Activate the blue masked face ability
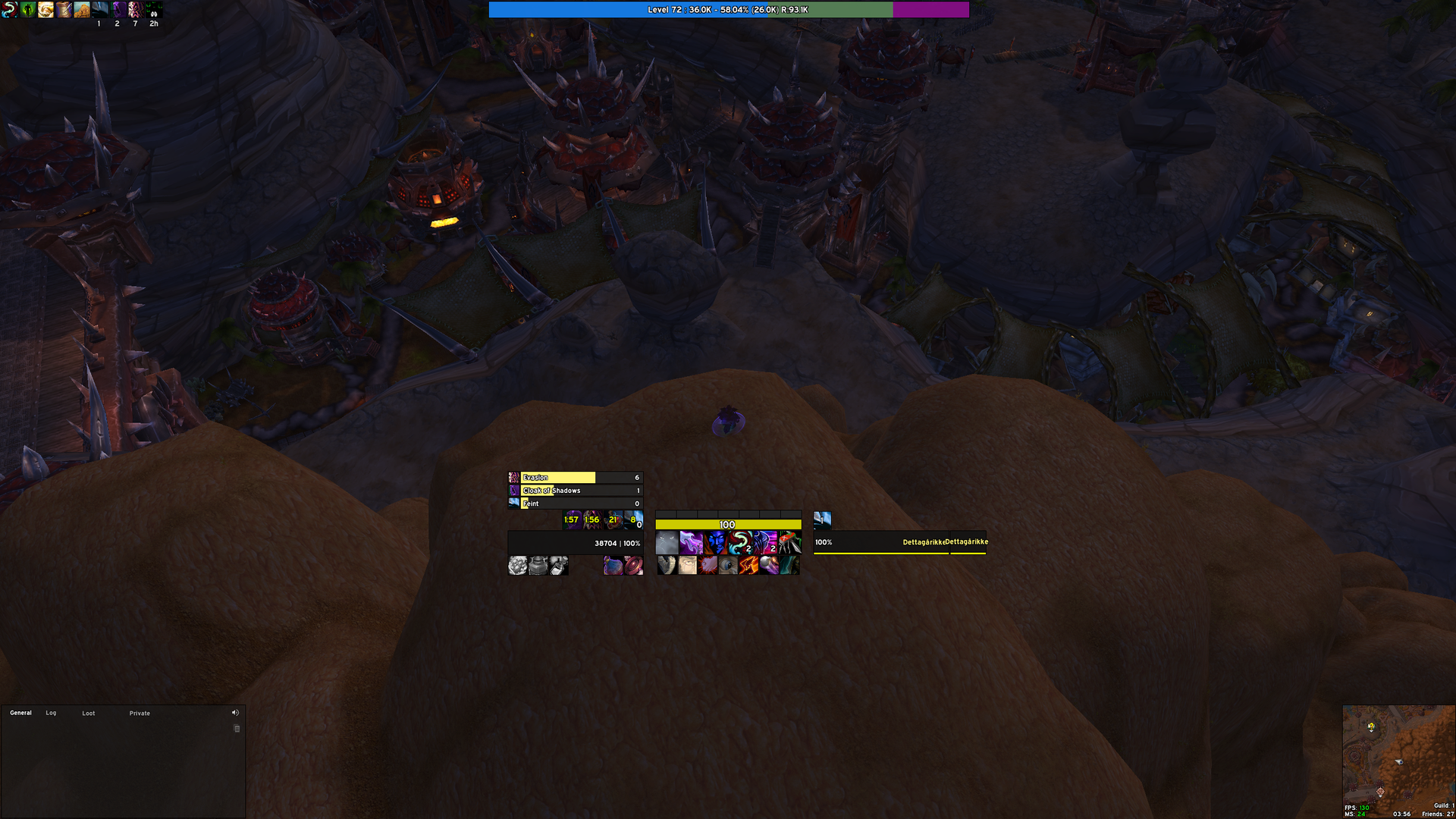The height and width of the screenshot is (819, 1456). (x=717, y=543)
